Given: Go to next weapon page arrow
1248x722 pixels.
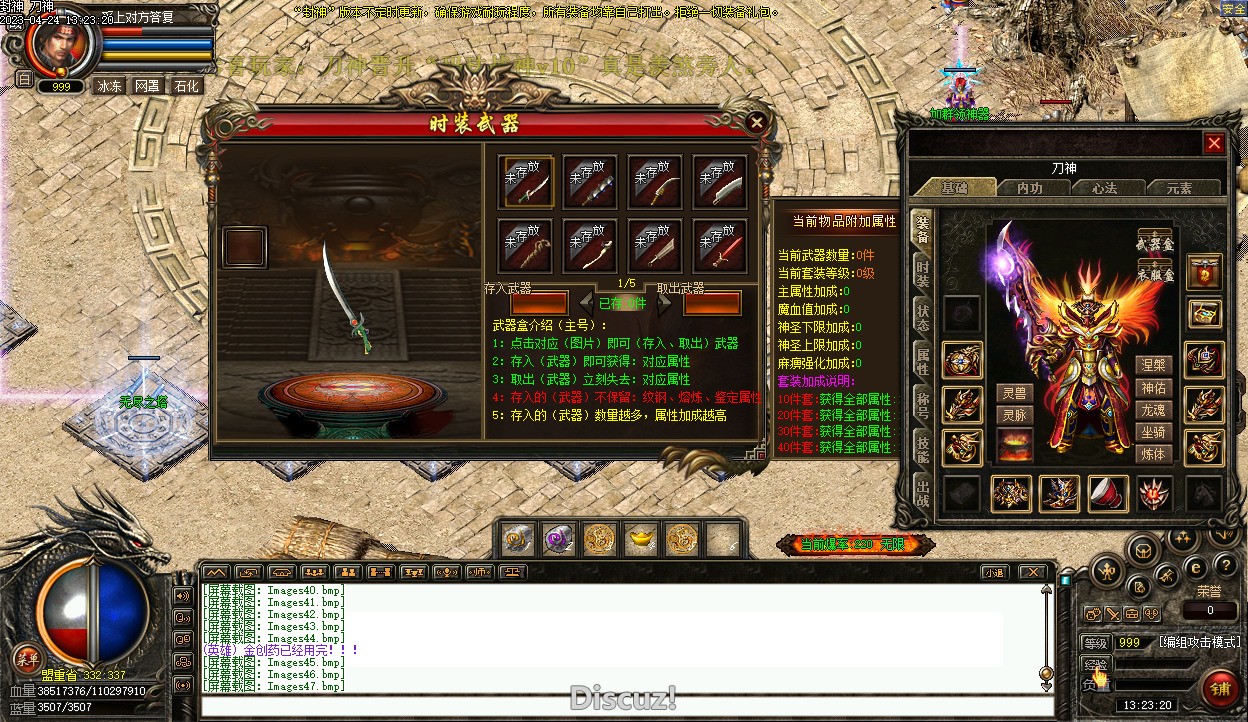Looking at the screenshot, I should [x=664, y=303].
